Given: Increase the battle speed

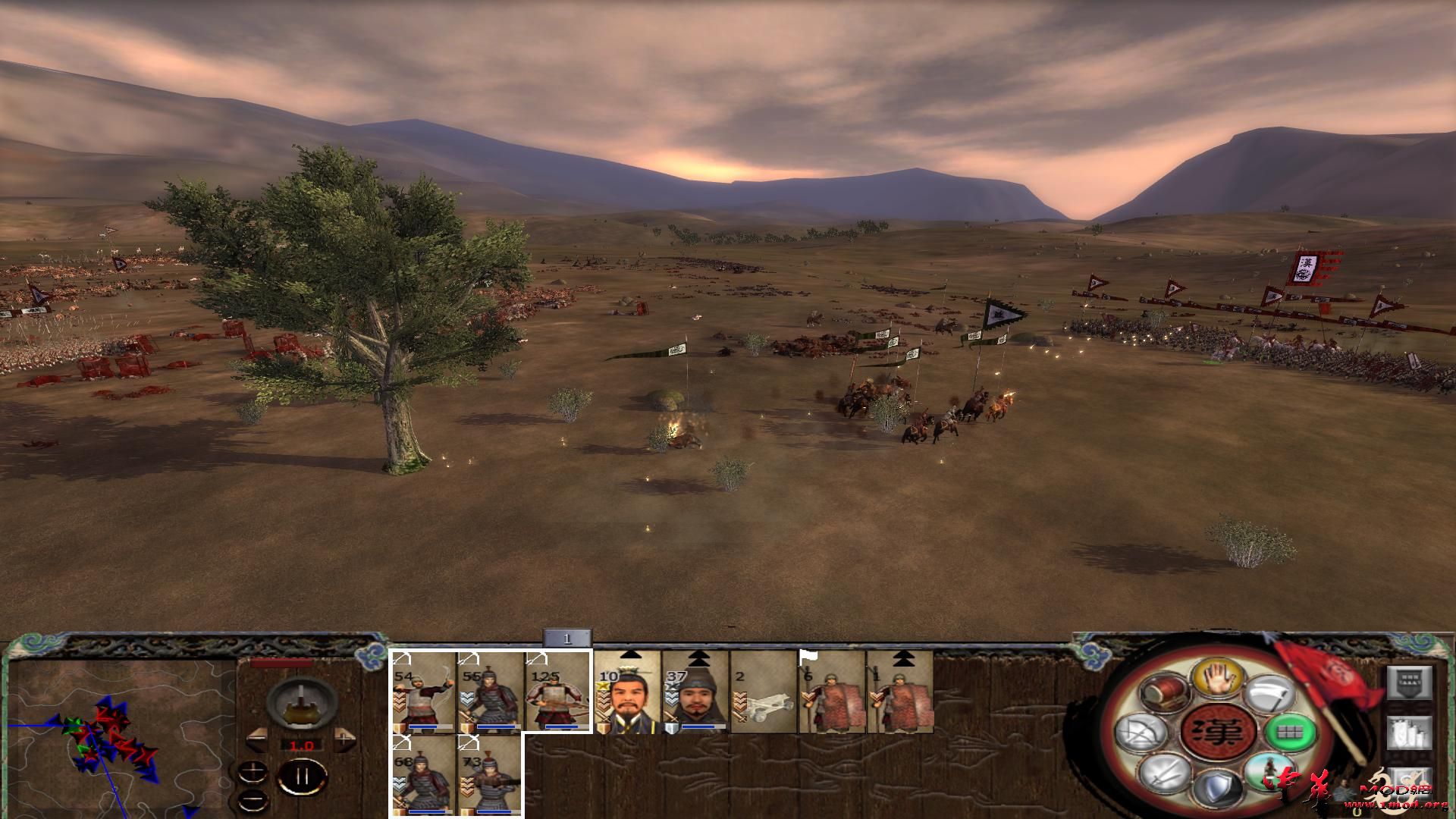Looking at the screenshot, I should tap(344, 736).
